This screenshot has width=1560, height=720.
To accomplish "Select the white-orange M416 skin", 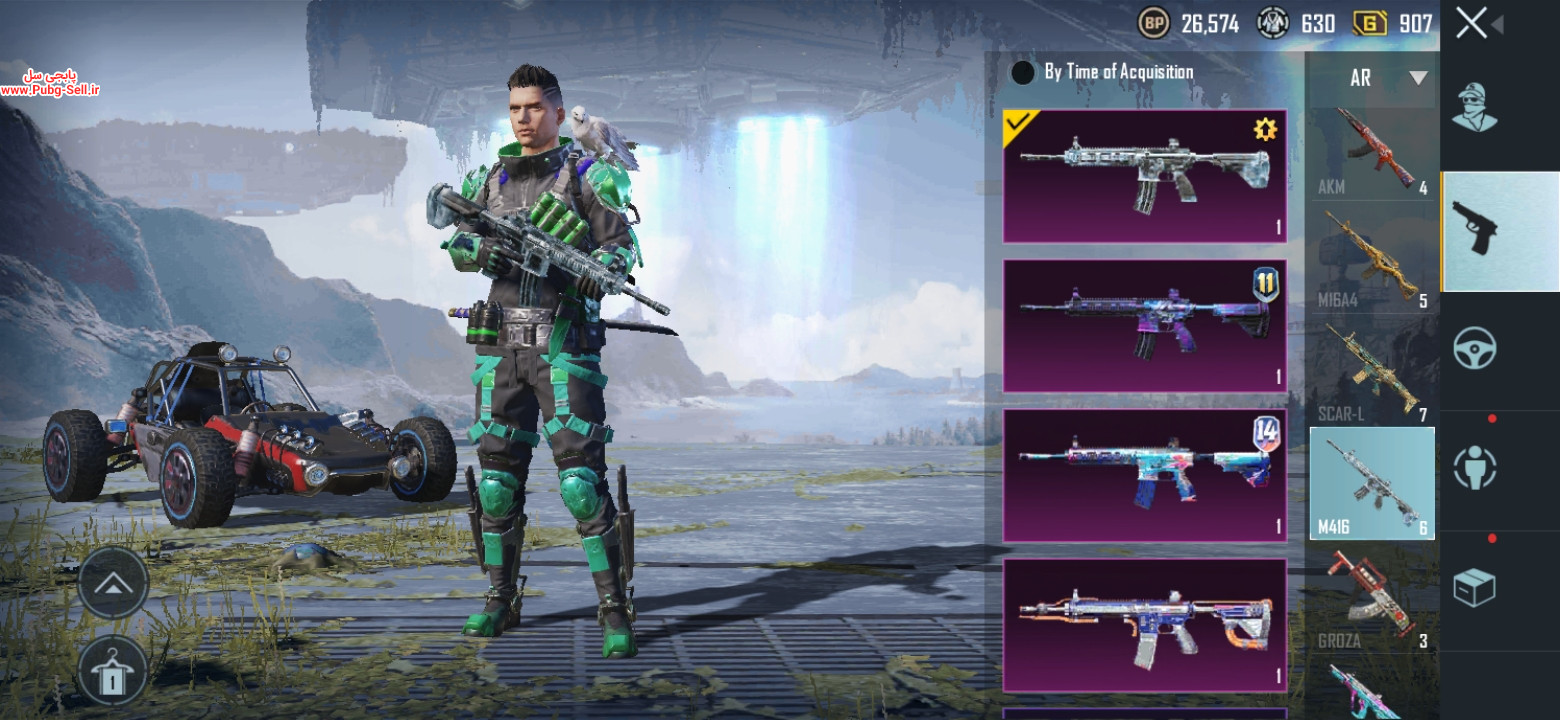I will [x=1145, y=625].
